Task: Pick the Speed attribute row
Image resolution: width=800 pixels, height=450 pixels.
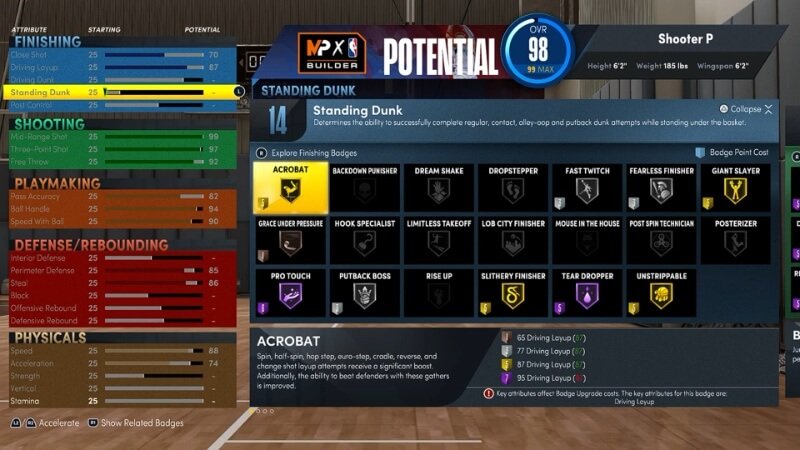Action: pyautogui.click(x=120, y=351)
